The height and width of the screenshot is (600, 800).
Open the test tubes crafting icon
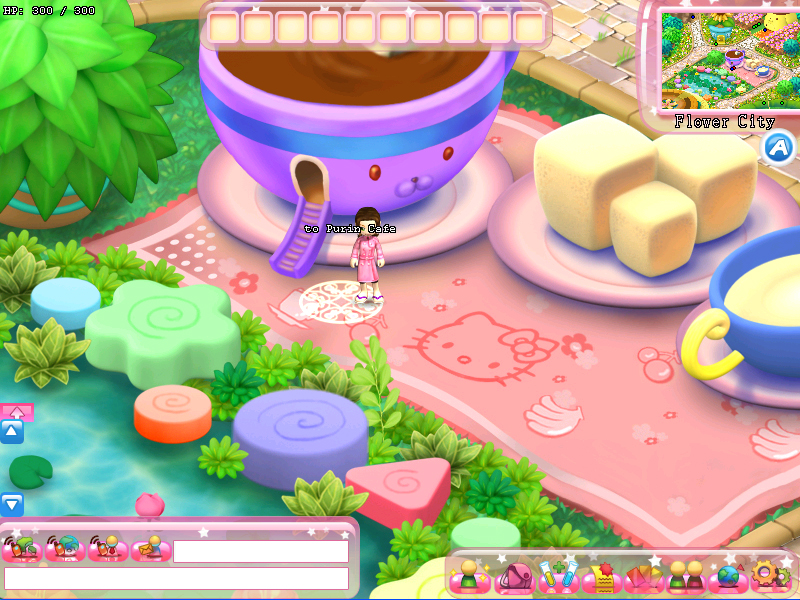tap(558, 577)
